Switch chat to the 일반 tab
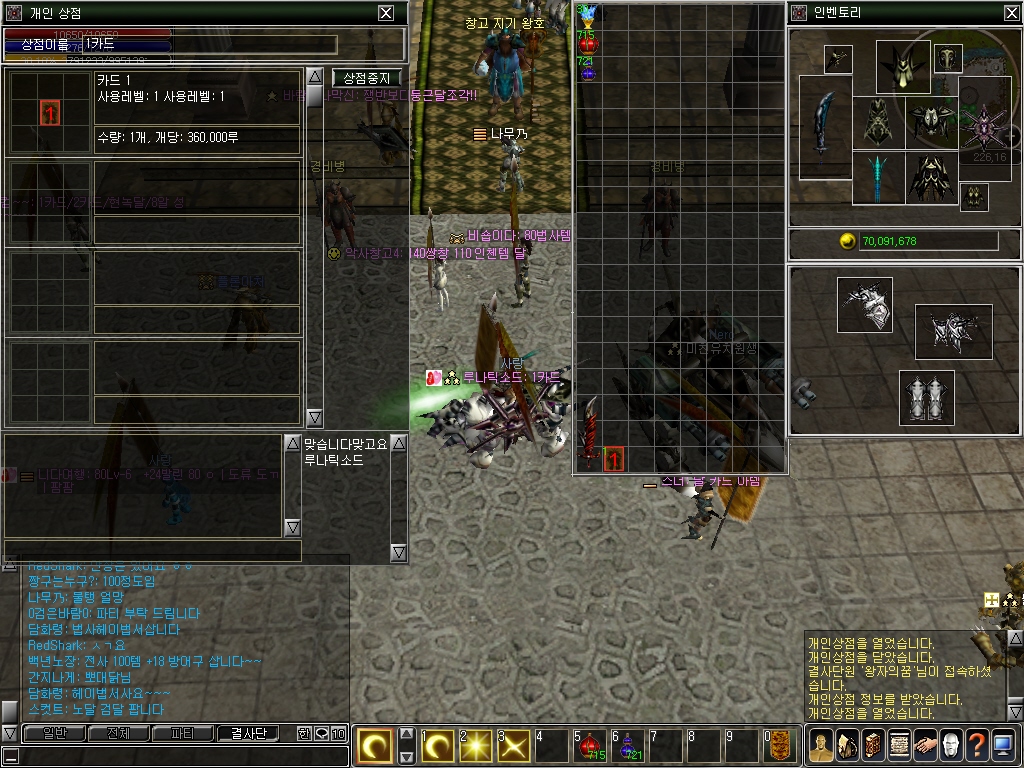Screen dimensions: 1024x768 [x=53, y=733]
